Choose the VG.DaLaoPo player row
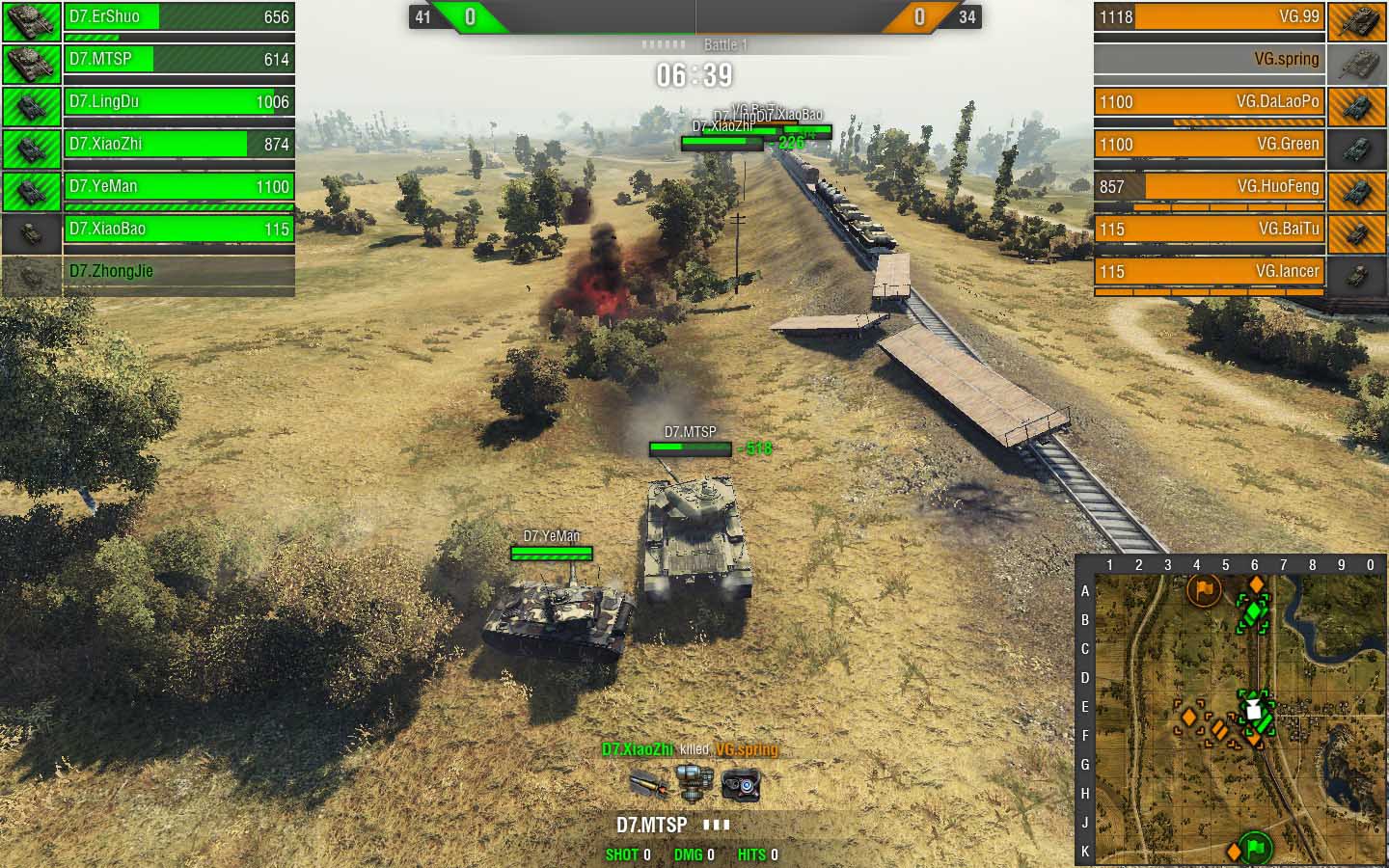 click(1210, 102)
